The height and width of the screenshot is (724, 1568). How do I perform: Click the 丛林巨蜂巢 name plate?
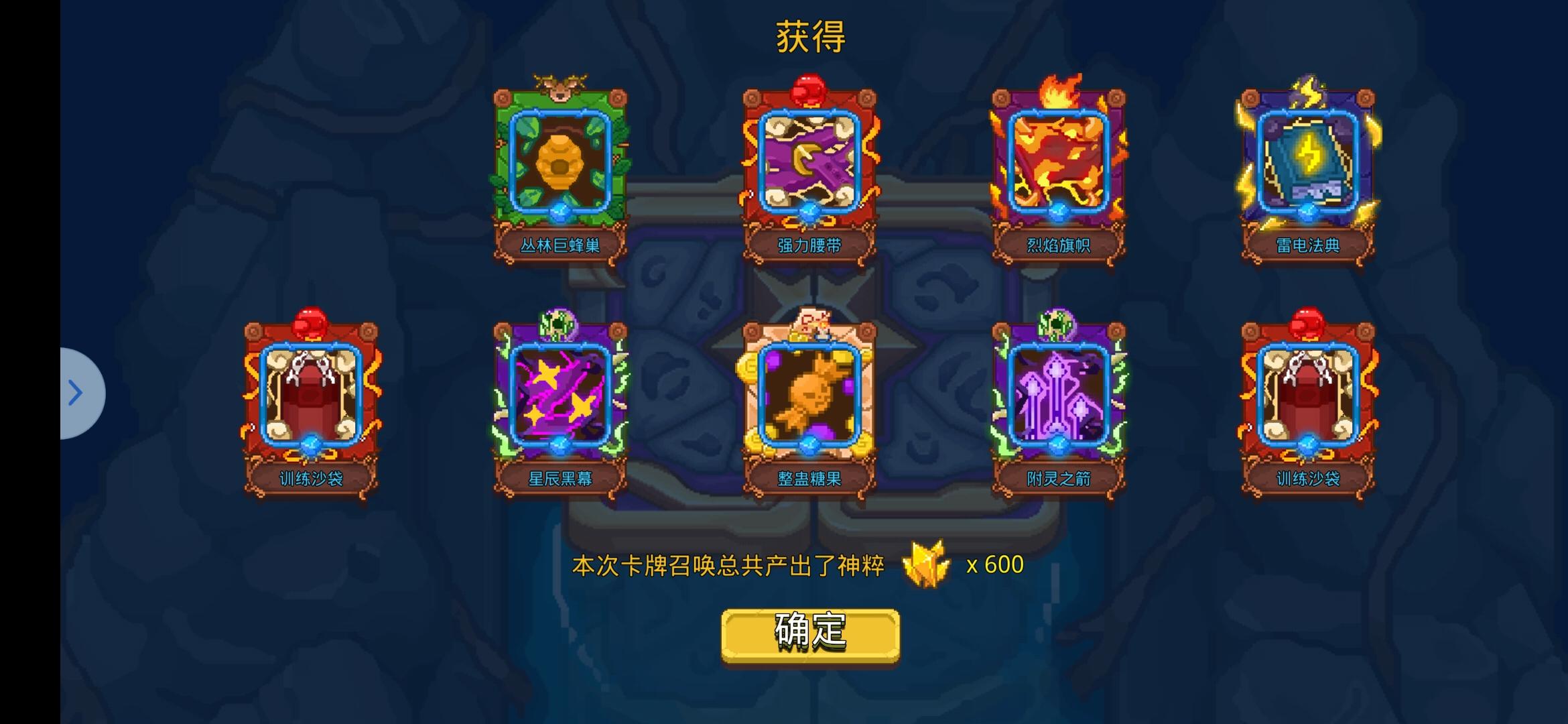tap(559, 245)
